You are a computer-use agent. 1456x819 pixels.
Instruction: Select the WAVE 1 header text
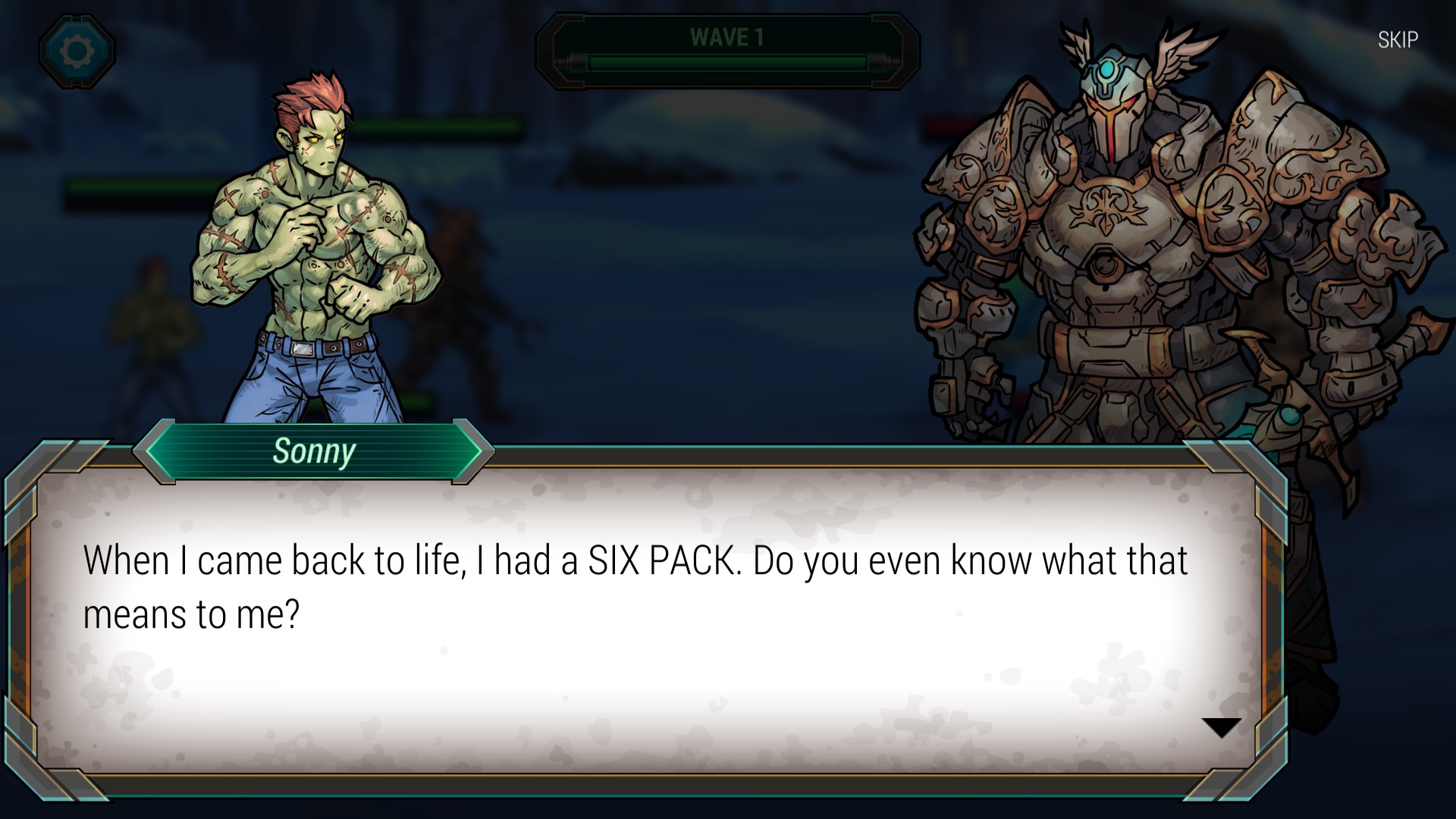coord(726,36)
